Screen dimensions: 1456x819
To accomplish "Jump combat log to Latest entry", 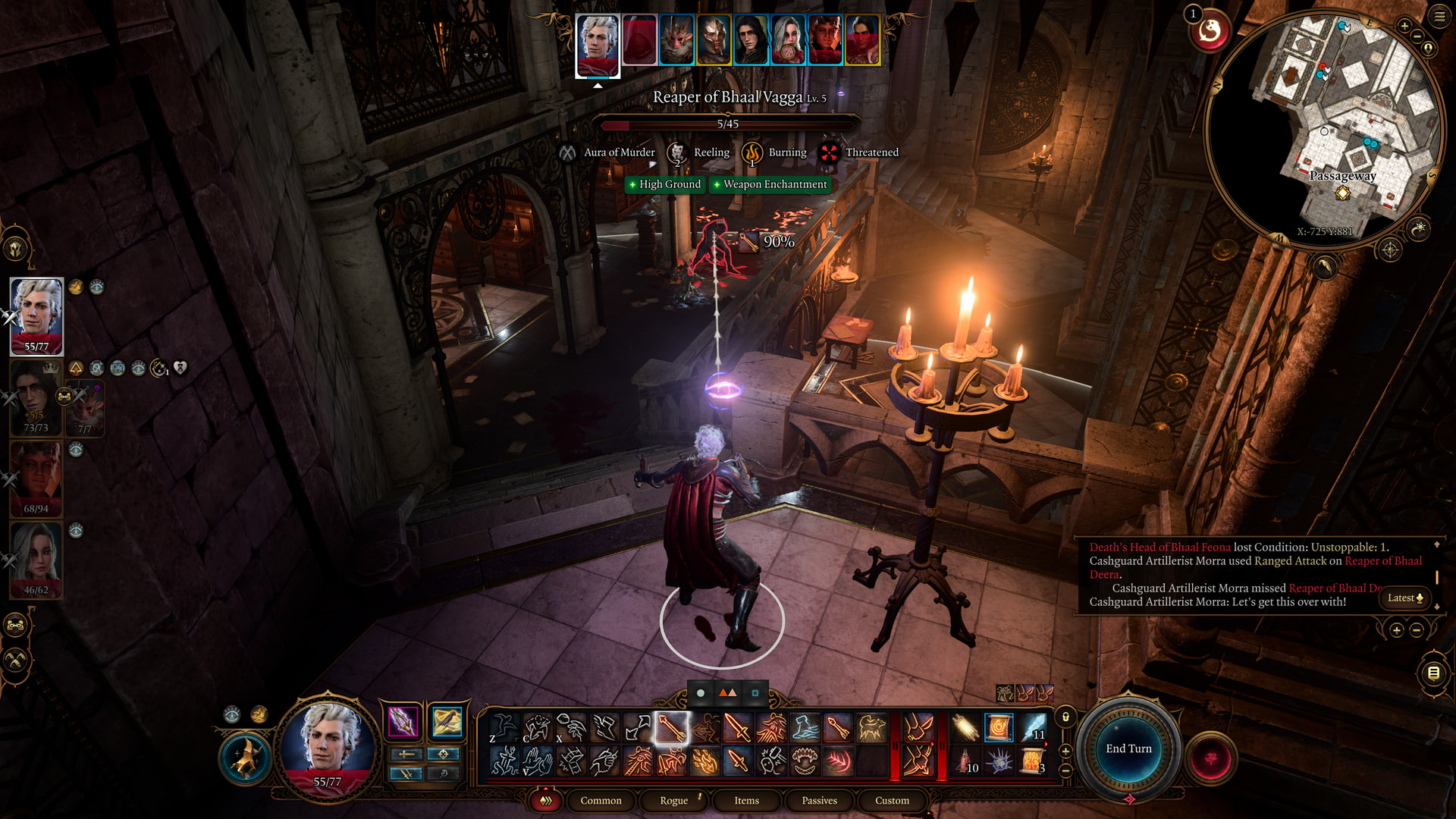I will (x=1404, y=598).
